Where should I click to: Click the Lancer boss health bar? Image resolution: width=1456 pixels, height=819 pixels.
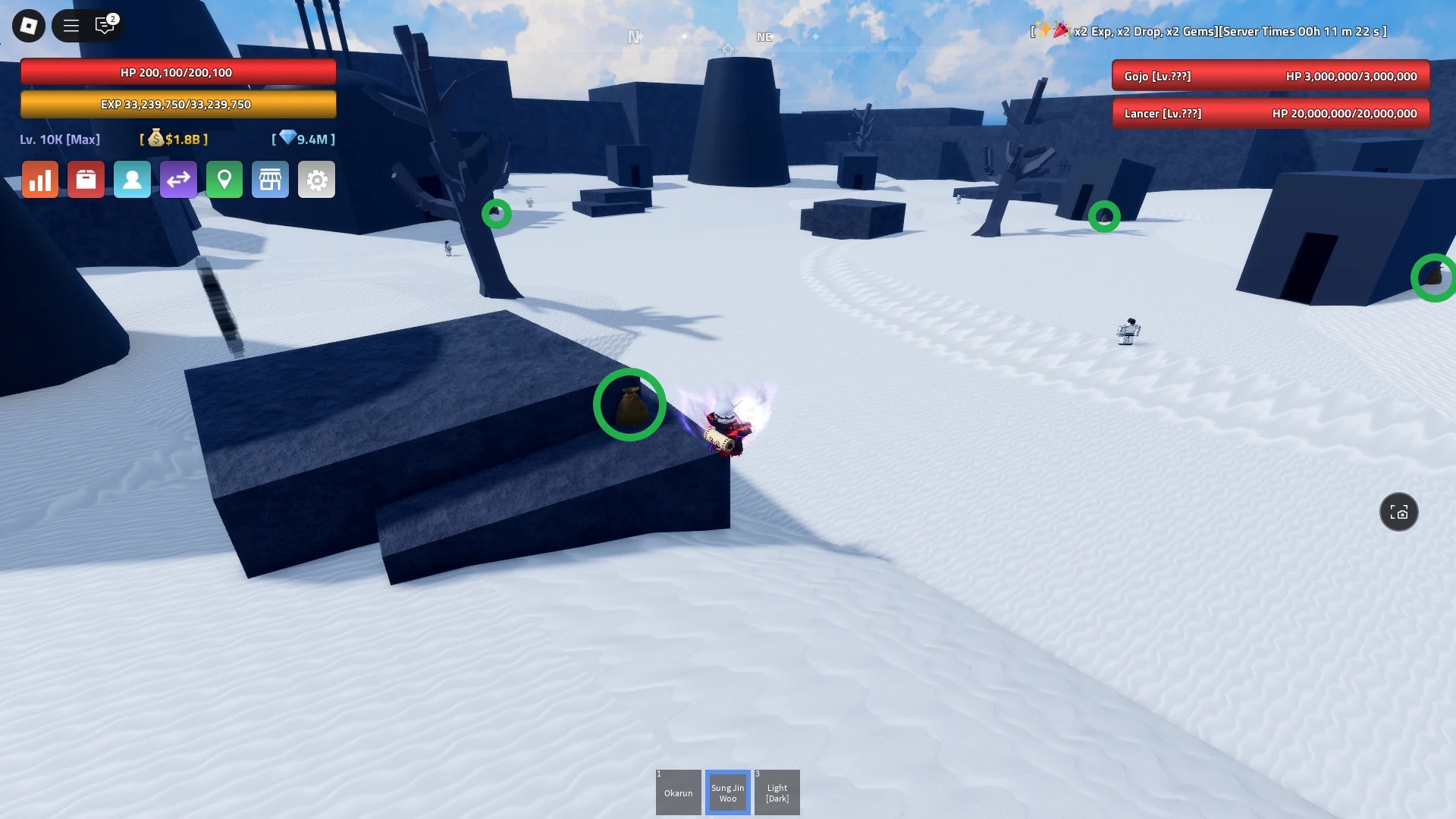click(x=1271, y=113)
